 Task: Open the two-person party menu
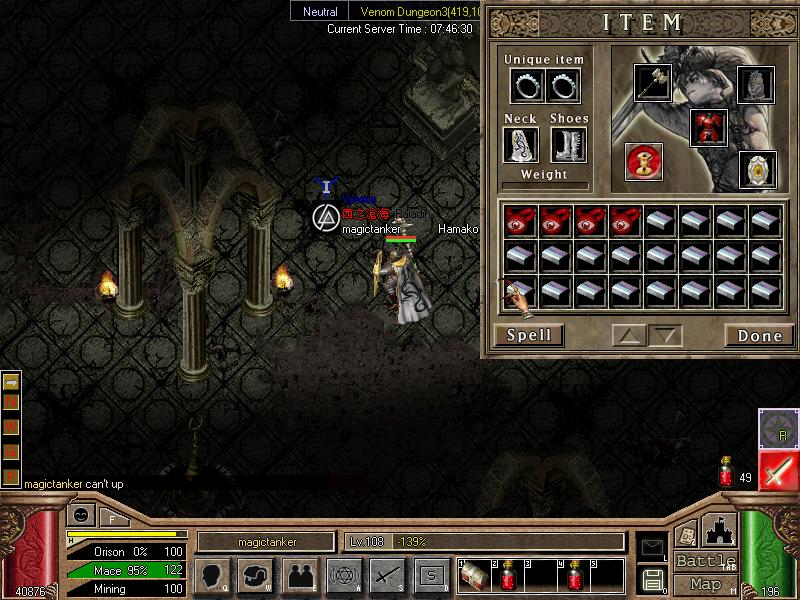pos(300,575)
